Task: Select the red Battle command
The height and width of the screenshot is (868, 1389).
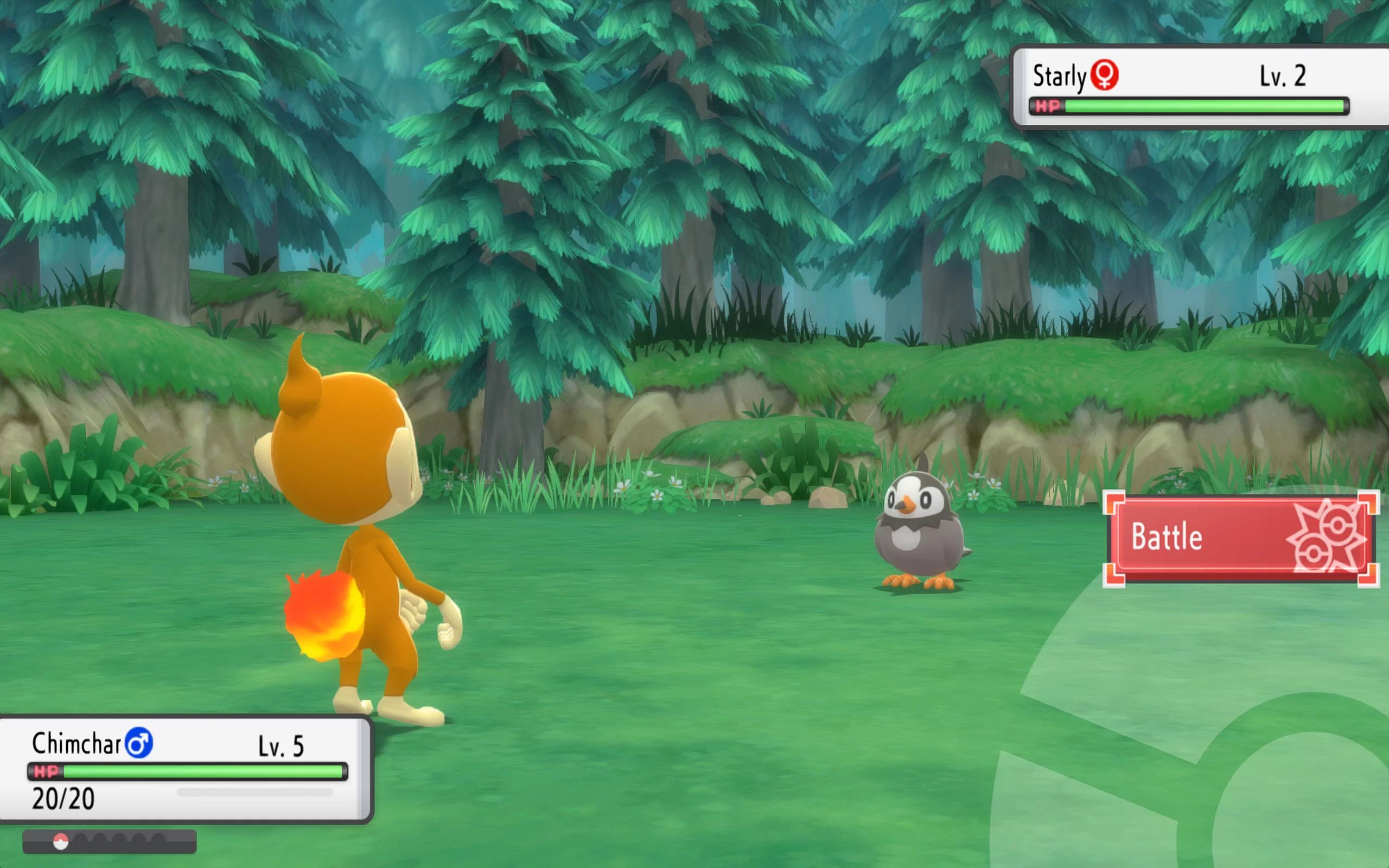Action: pyautogui.click(x=1240, y=537)
